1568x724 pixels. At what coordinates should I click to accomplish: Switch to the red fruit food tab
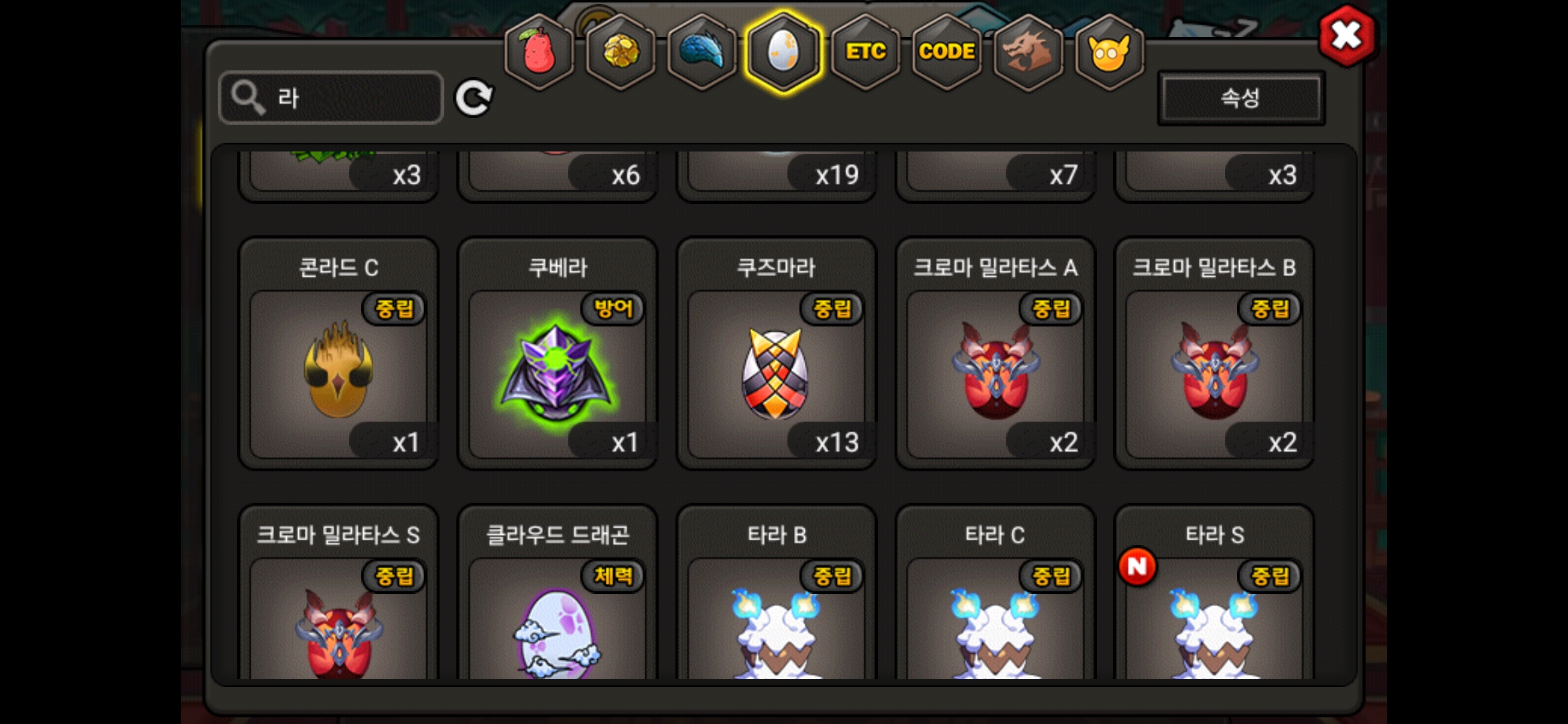[x=539, y=52]
